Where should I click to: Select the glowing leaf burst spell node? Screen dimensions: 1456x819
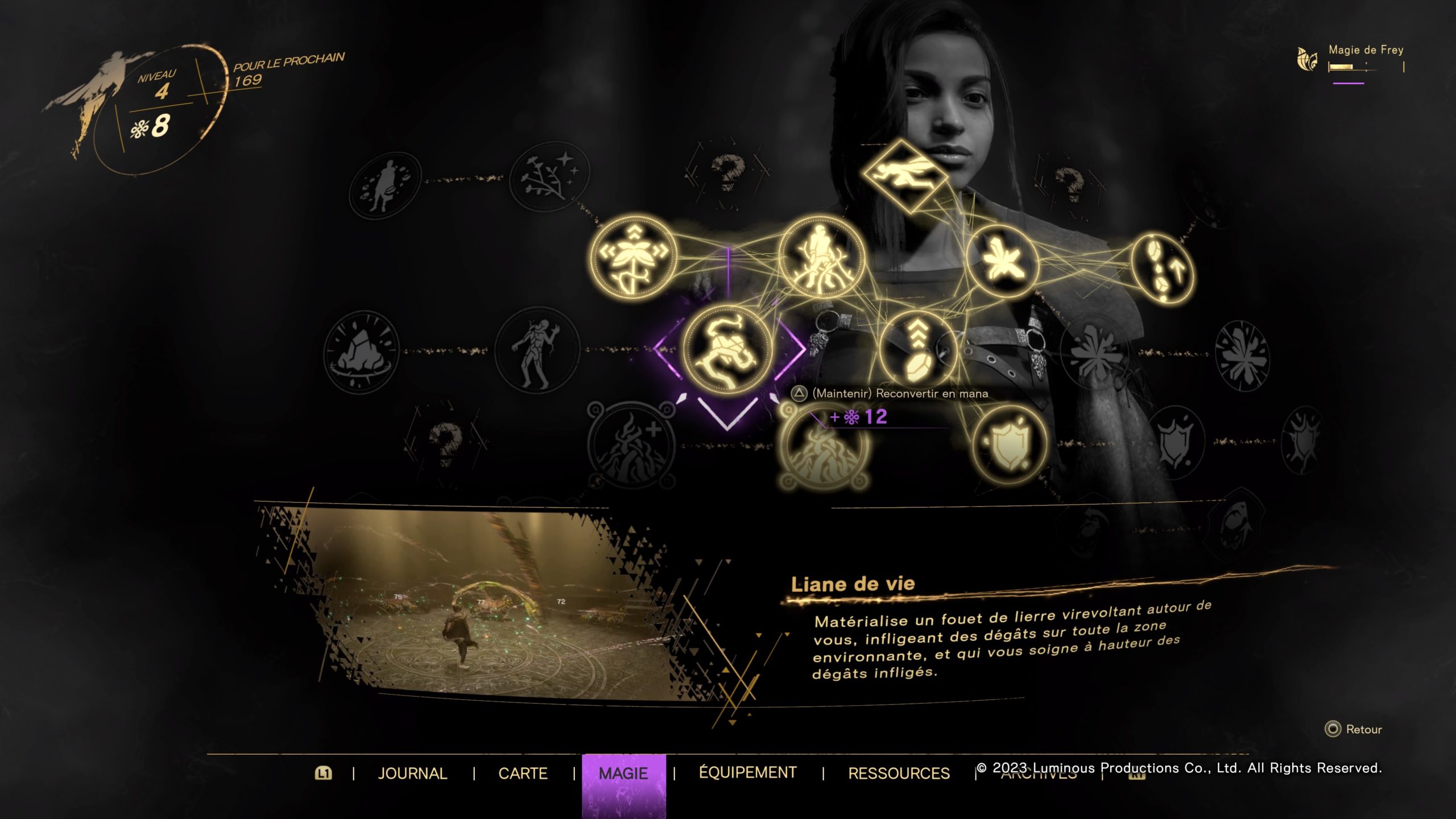click(x=1003, y=262)
